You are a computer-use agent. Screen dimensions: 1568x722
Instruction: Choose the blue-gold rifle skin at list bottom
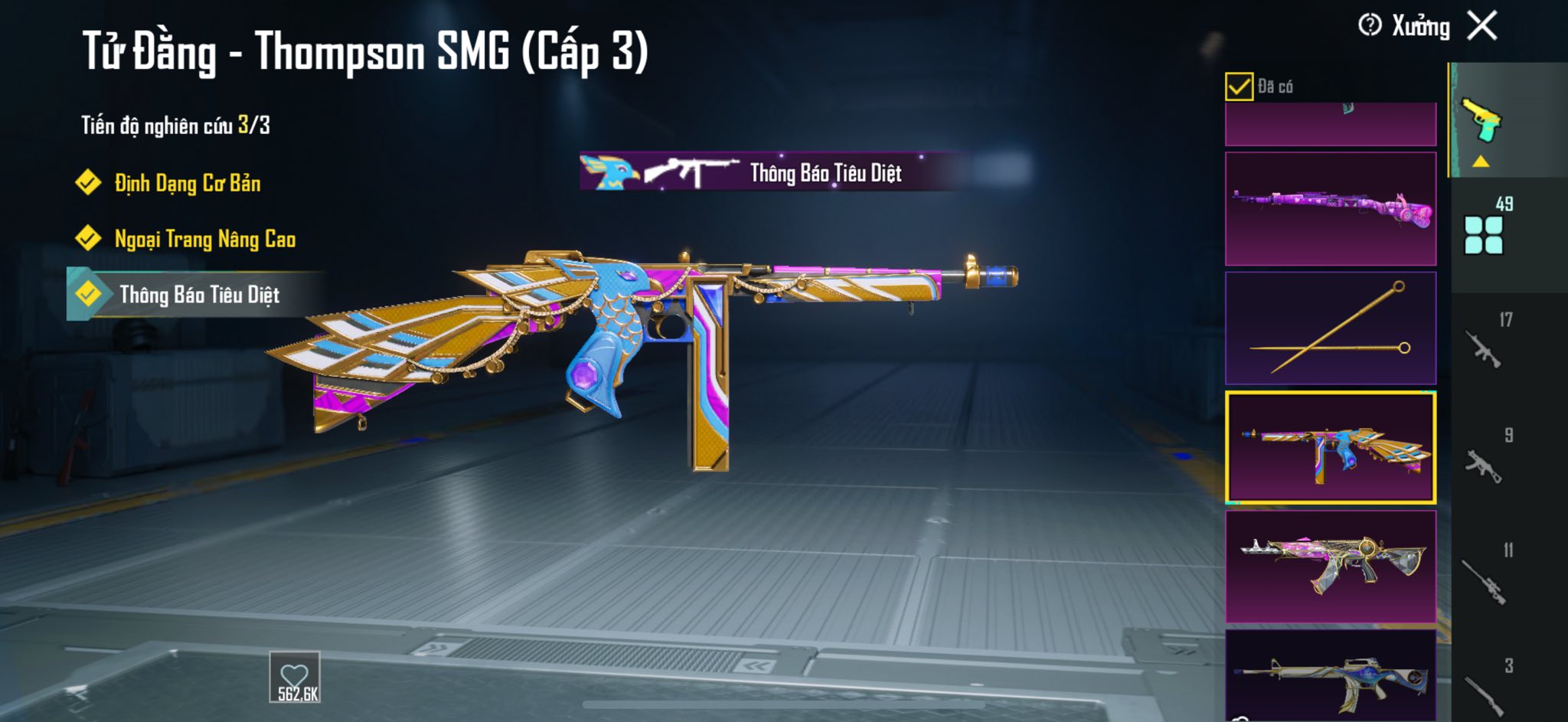pyautogui.click(x=1330, y=675)
